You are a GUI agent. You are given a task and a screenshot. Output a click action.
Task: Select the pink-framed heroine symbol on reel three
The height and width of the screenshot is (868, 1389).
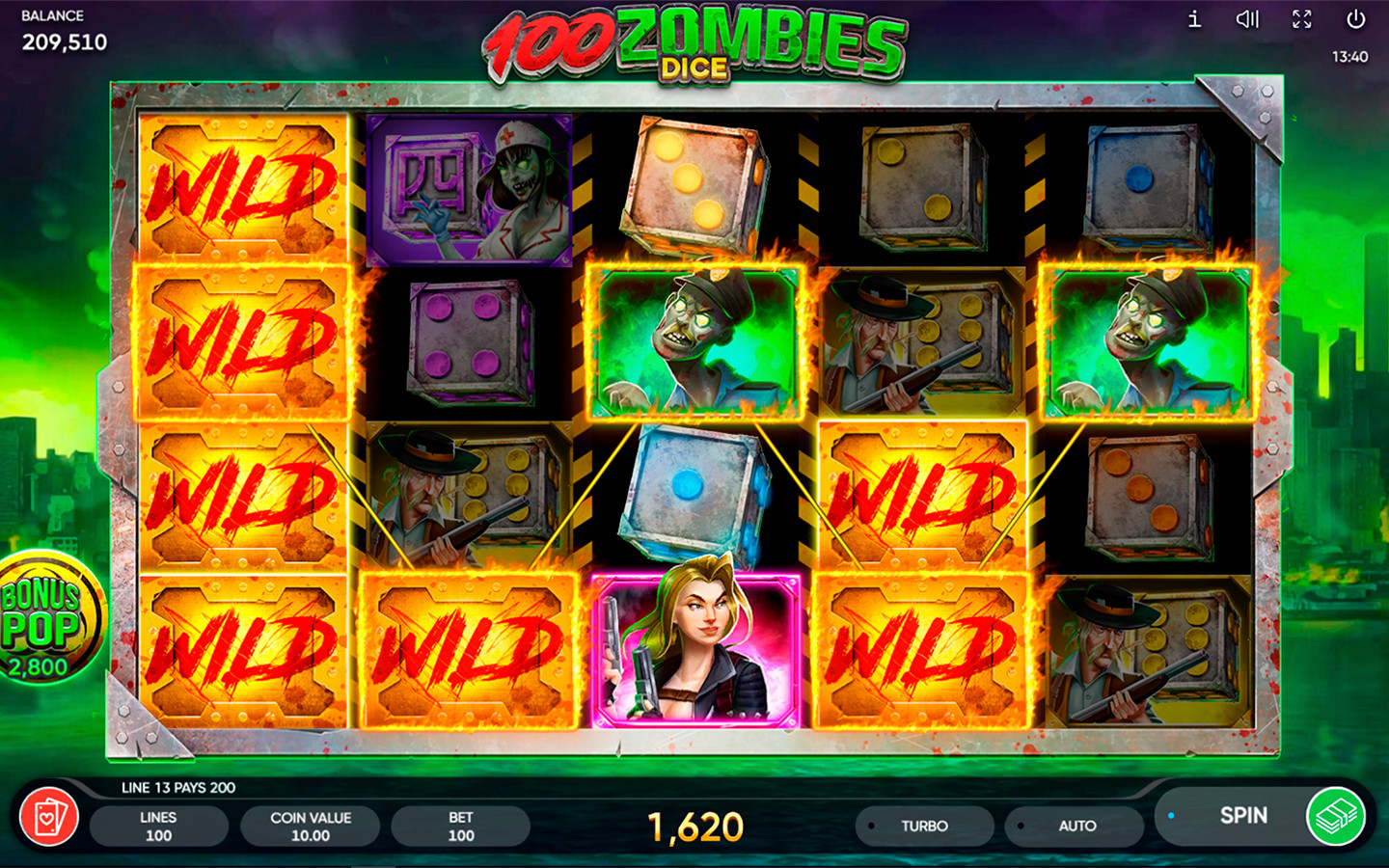coord(696,646)
